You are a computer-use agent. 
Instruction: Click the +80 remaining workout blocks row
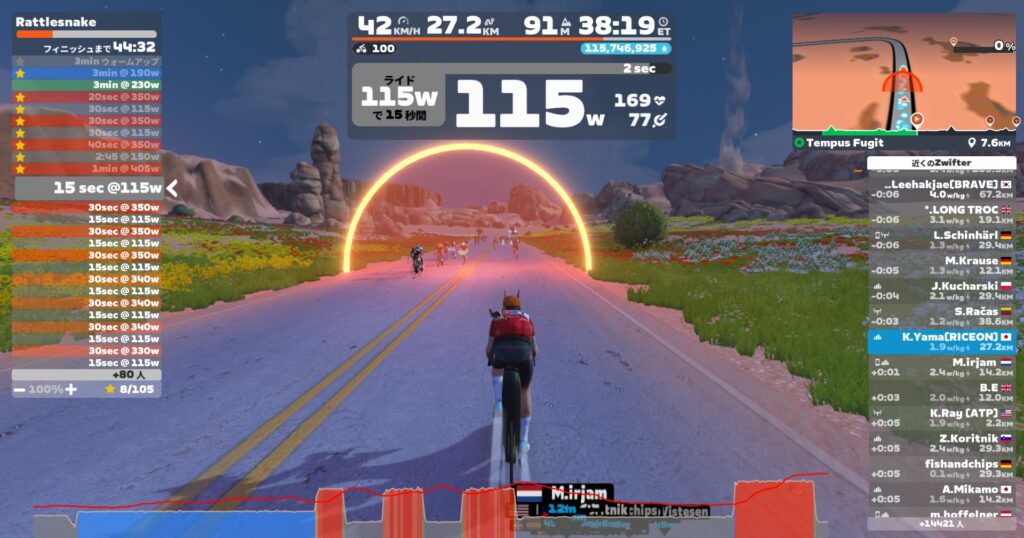(87, 375)
